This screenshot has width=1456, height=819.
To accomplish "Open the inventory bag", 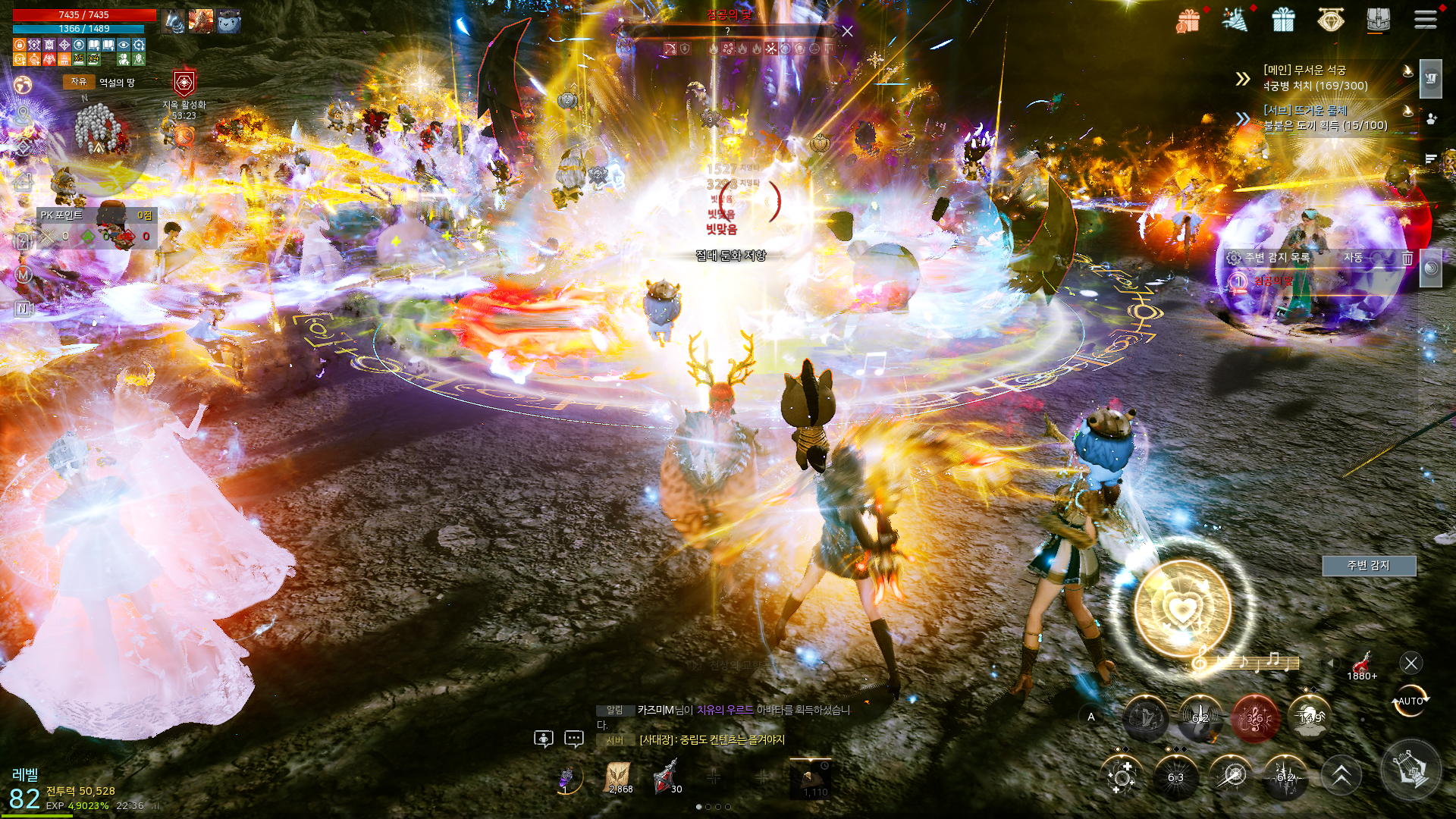I will click(x=1379, y=20).
